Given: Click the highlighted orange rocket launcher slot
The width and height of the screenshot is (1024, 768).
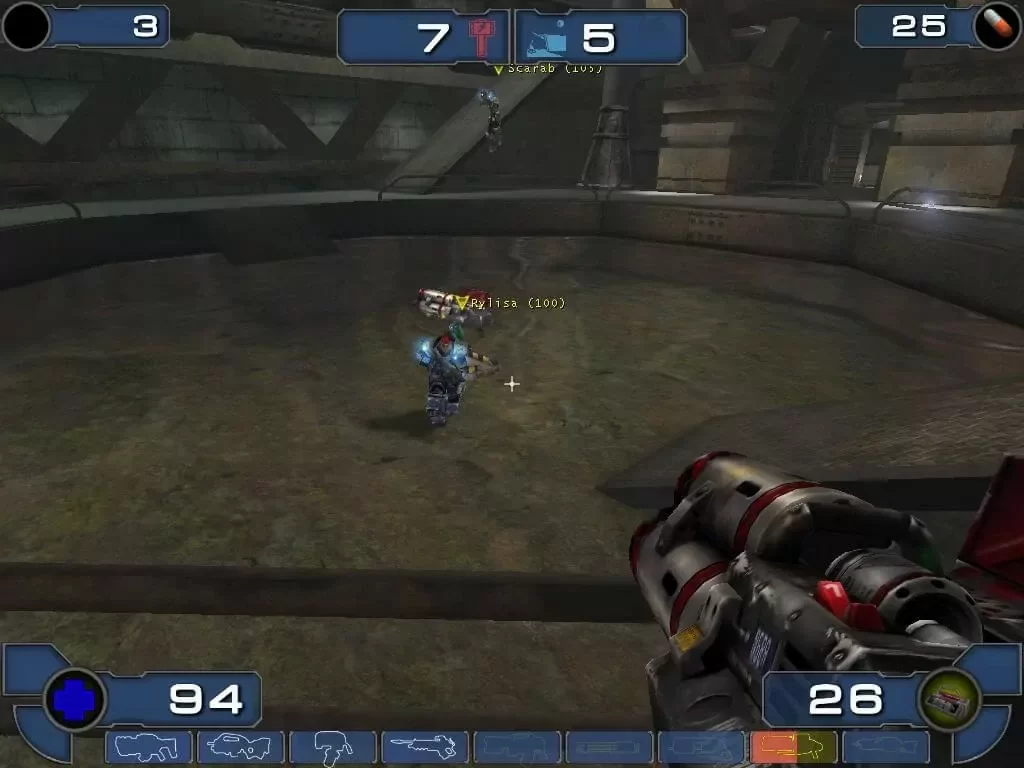Looking at the screenshot, I should tap(793, 747).
